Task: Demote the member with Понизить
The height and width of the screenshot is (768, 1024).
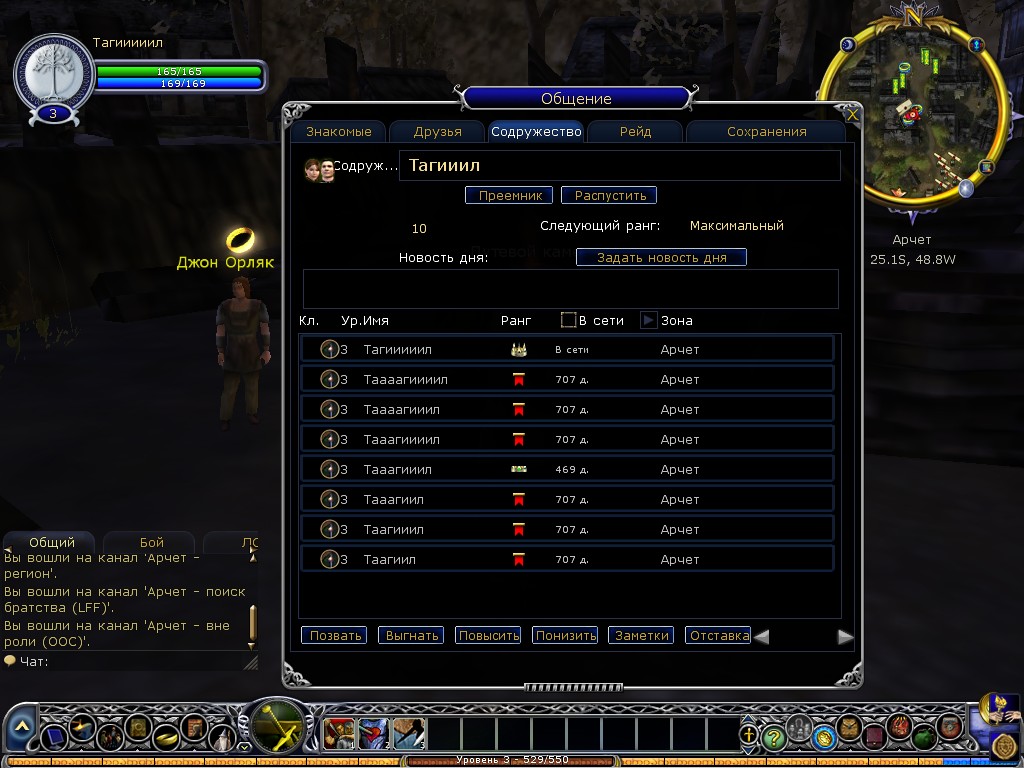Action: pyautogui.click(x=565, y=636)
